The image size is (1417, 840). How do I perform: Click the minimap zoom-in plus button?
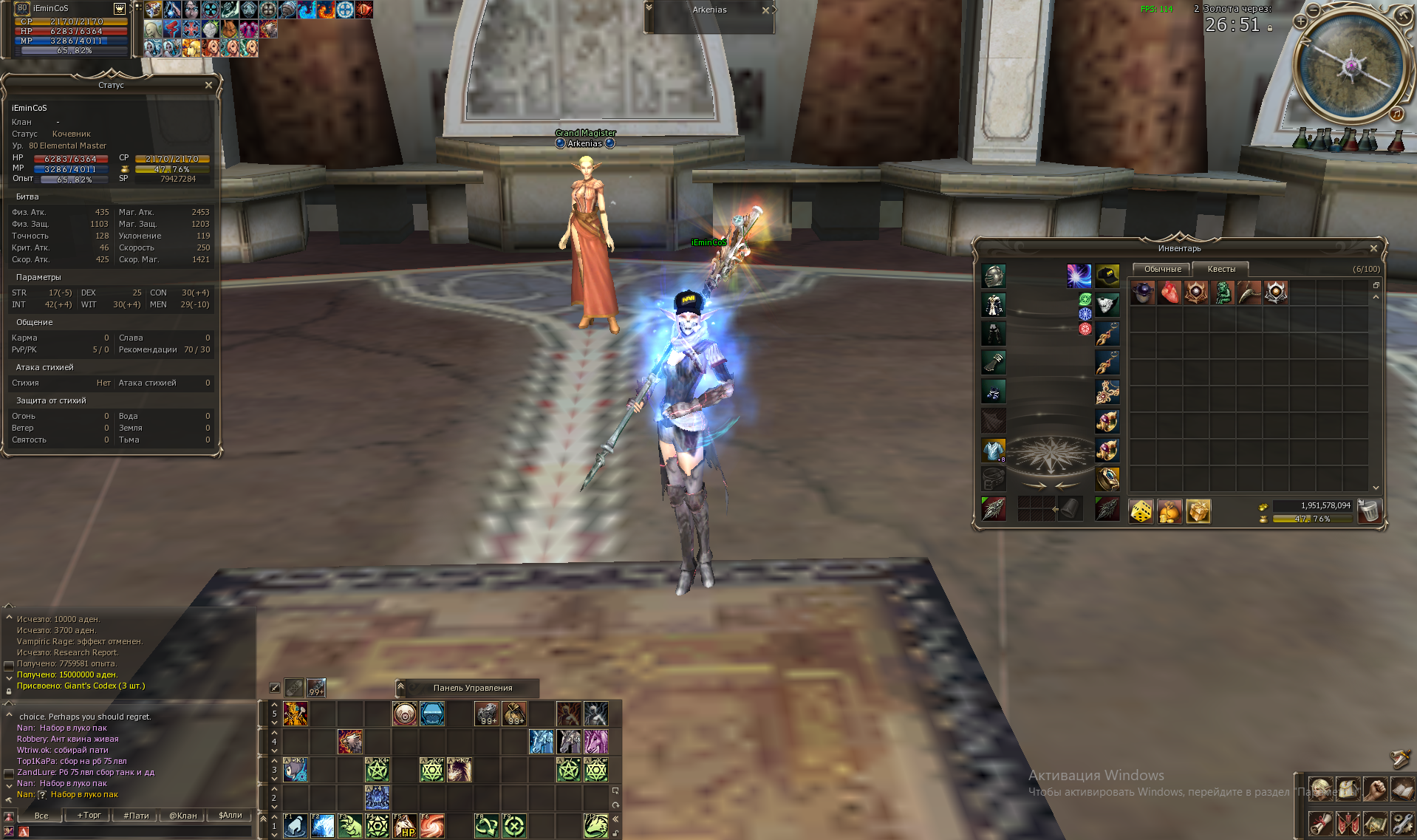click(x=1300, y=21)
